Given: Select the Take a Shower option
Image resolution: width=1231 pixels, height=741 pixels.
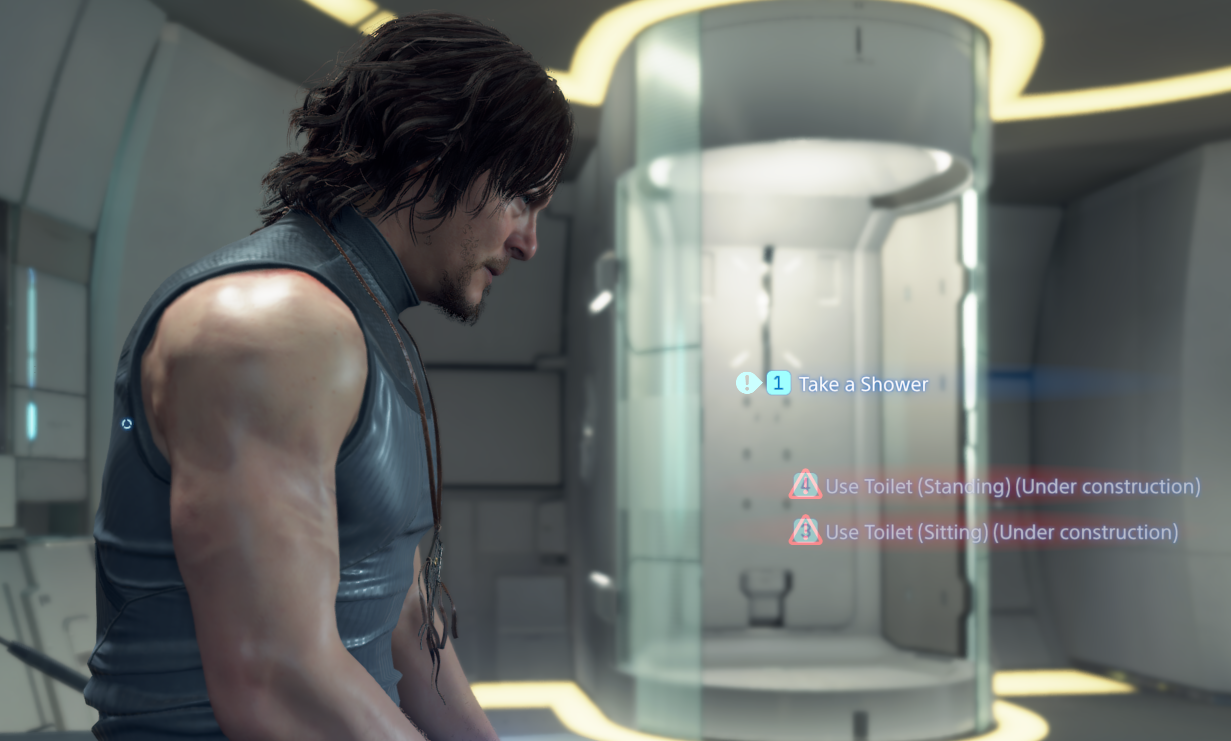Looking at the screenshot, I should point(862,384).
